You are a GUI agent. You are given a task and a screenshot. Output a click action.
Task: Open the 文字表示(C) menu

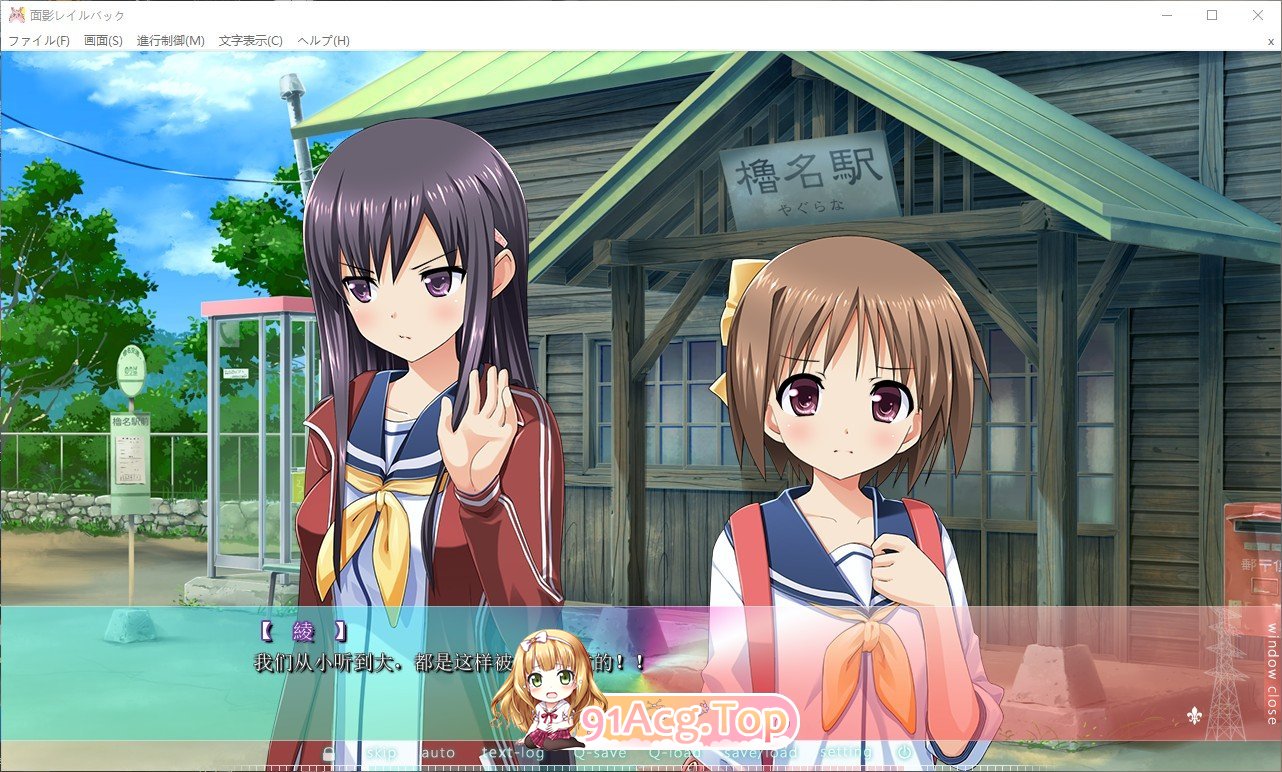250,41
